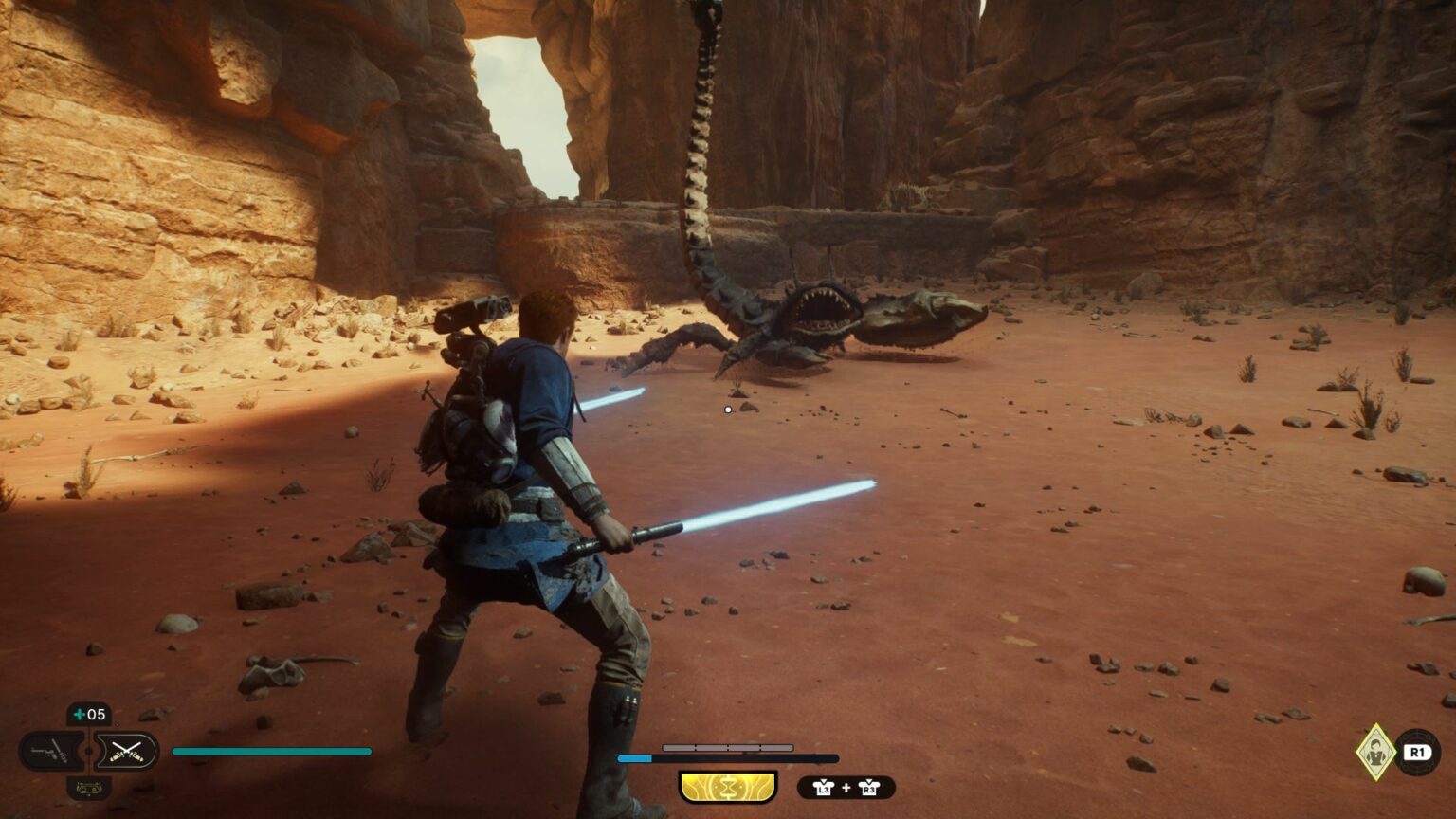Click the teal health bar

point(270,751)
